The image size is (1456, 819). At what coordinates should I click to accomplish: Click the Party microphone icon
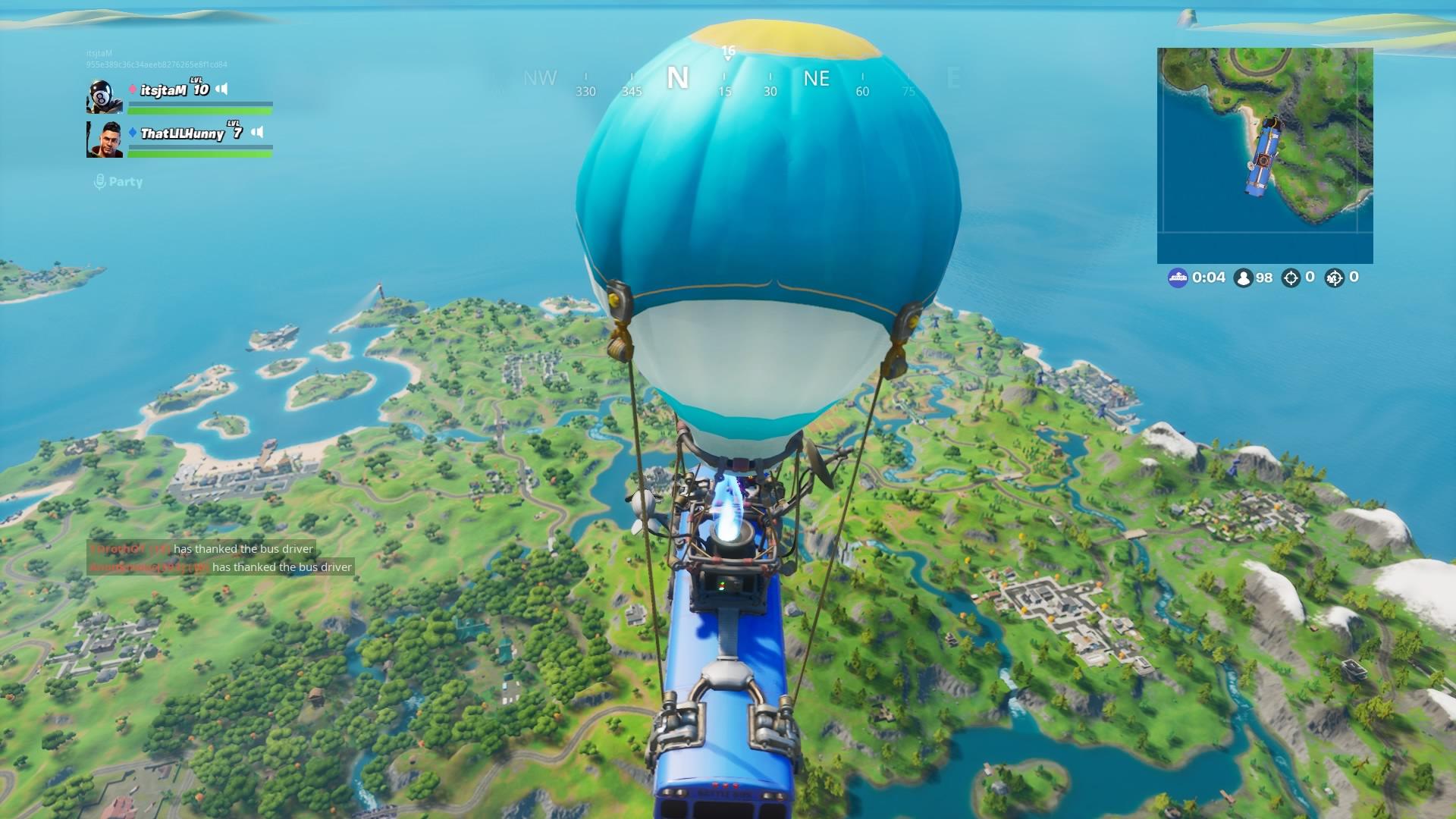[x=98, y=181]
